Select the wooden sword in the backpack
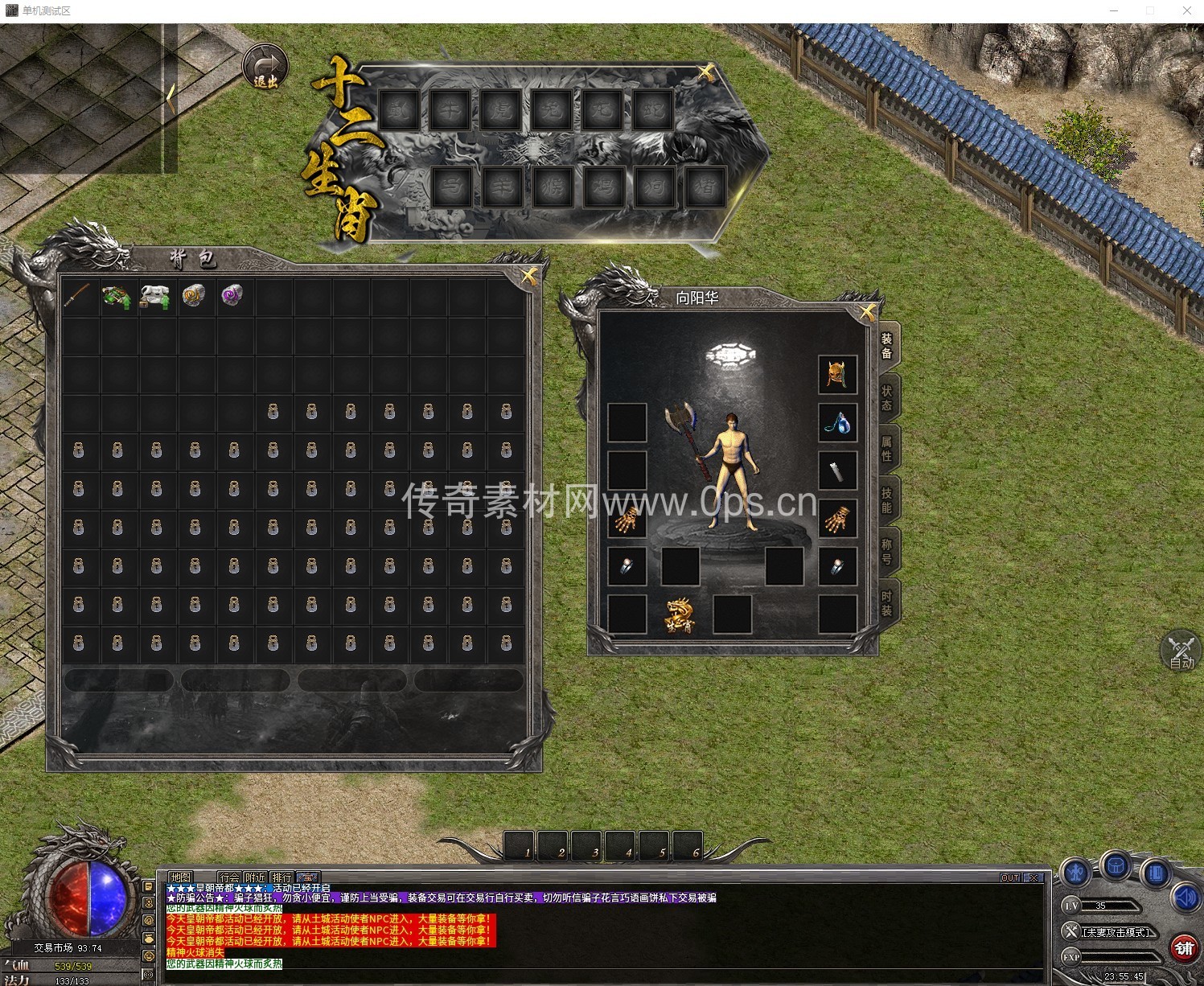The width and height of the screenshot is (1204, 986). click(x=78, y=296)
